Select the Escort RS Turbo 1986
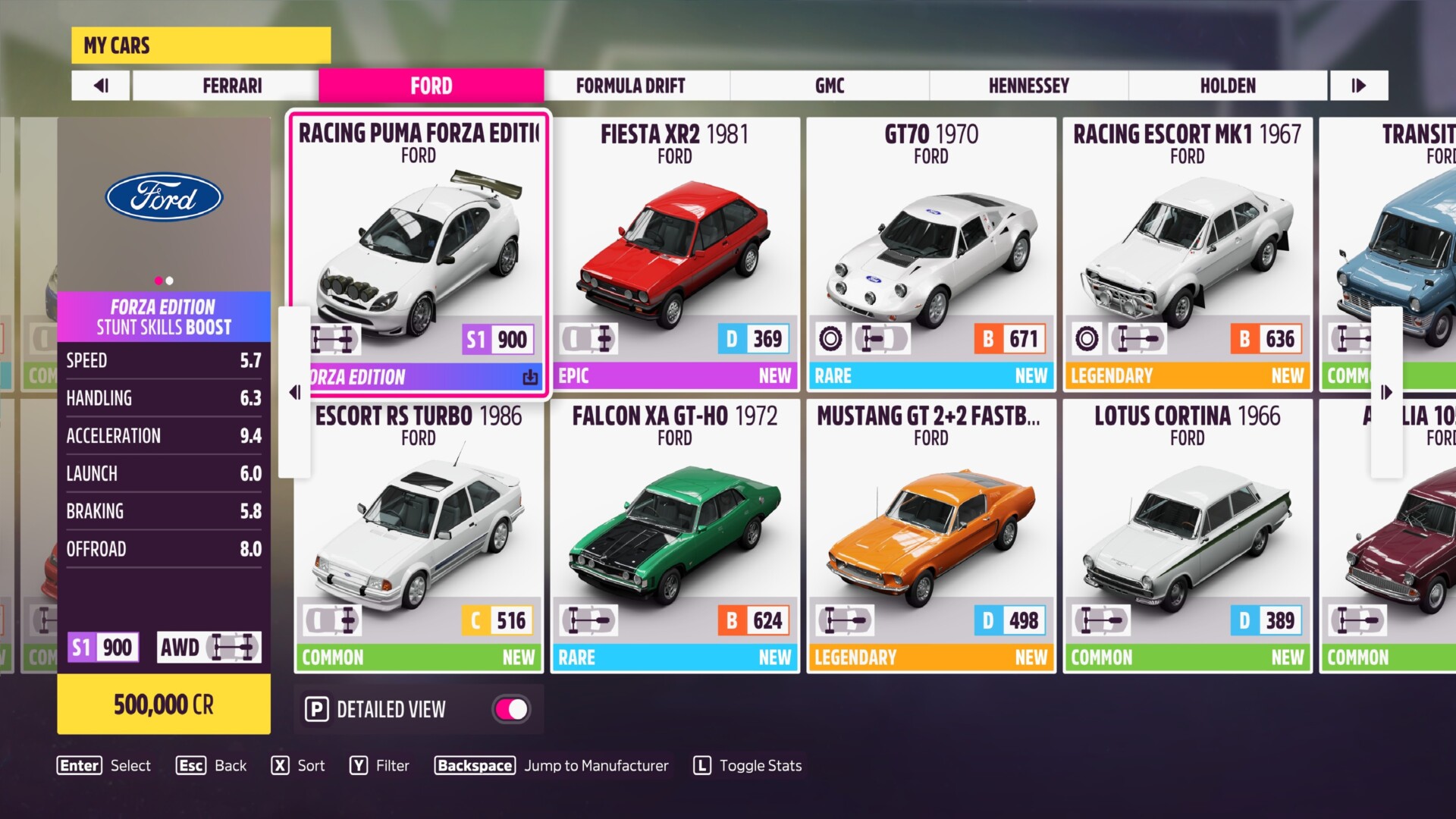 pos(418,535)
